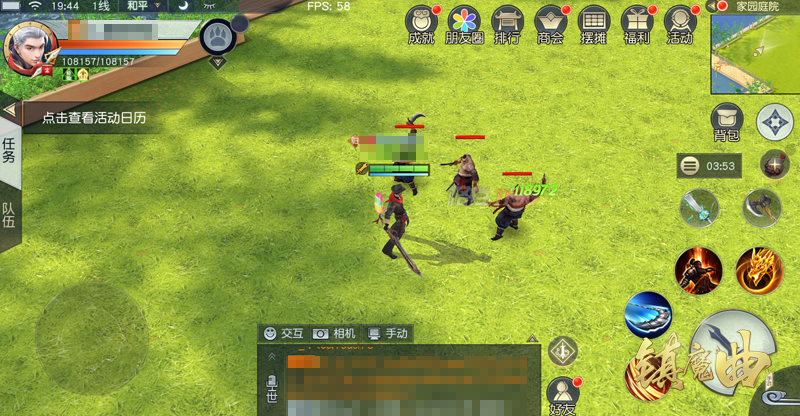Image resolution: width=800 pixels, height=416 pixels.
Task: Open the 商会 trading house
Action: point(551,24)
